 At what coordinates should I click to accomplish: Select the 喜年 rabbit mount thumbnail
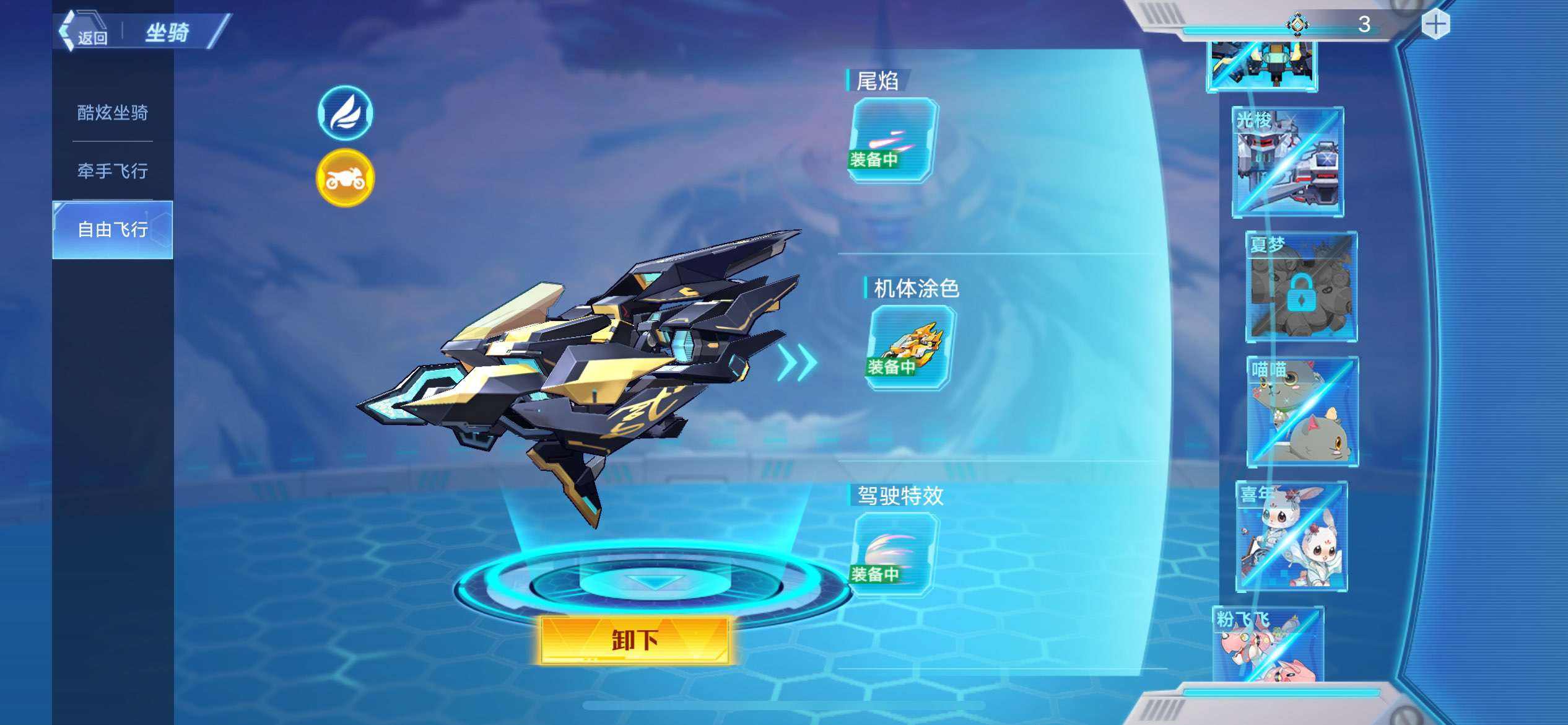coord(1291,536)
